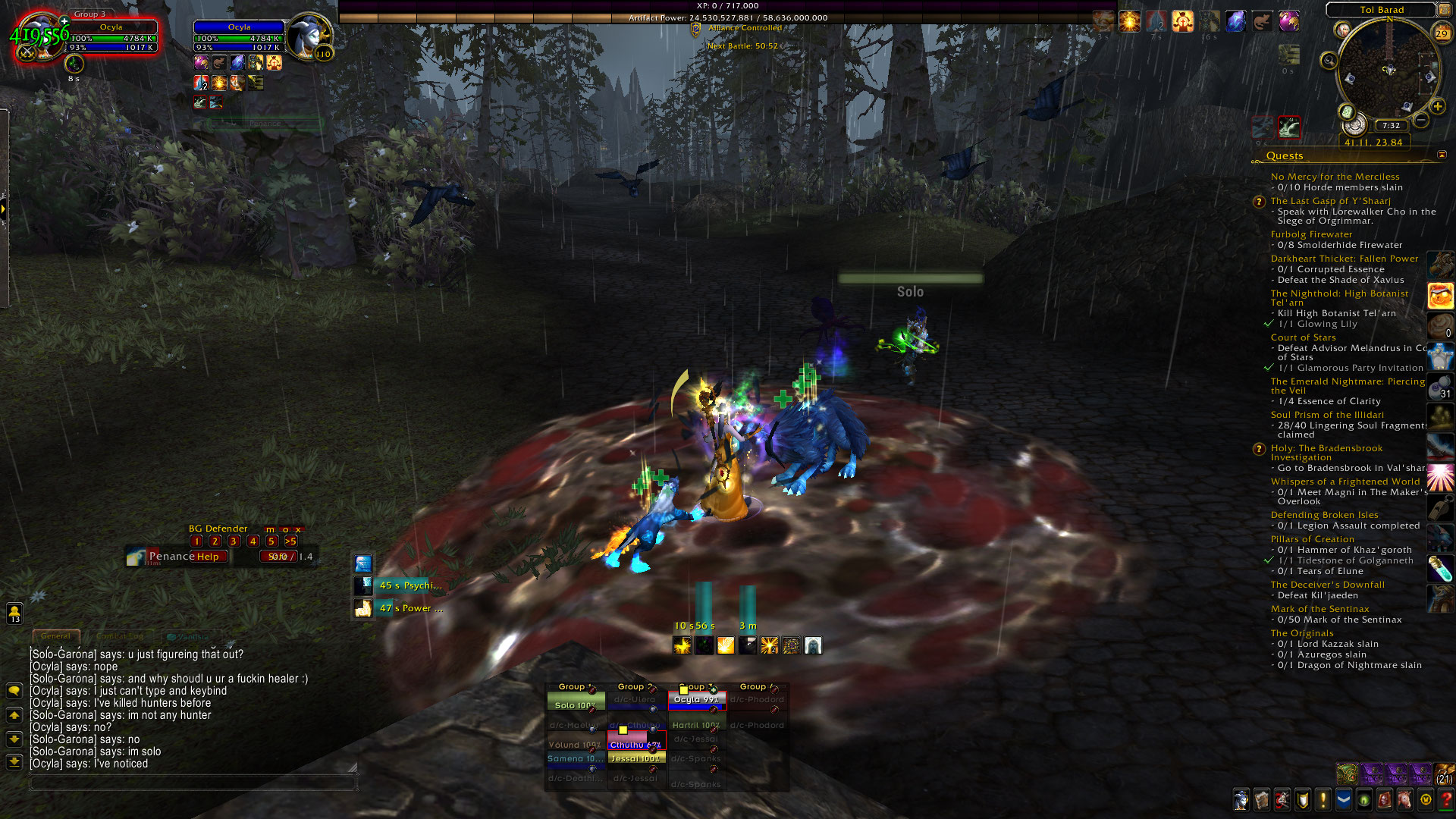Click the magnifying glass tracking button

pos(1329,61)
